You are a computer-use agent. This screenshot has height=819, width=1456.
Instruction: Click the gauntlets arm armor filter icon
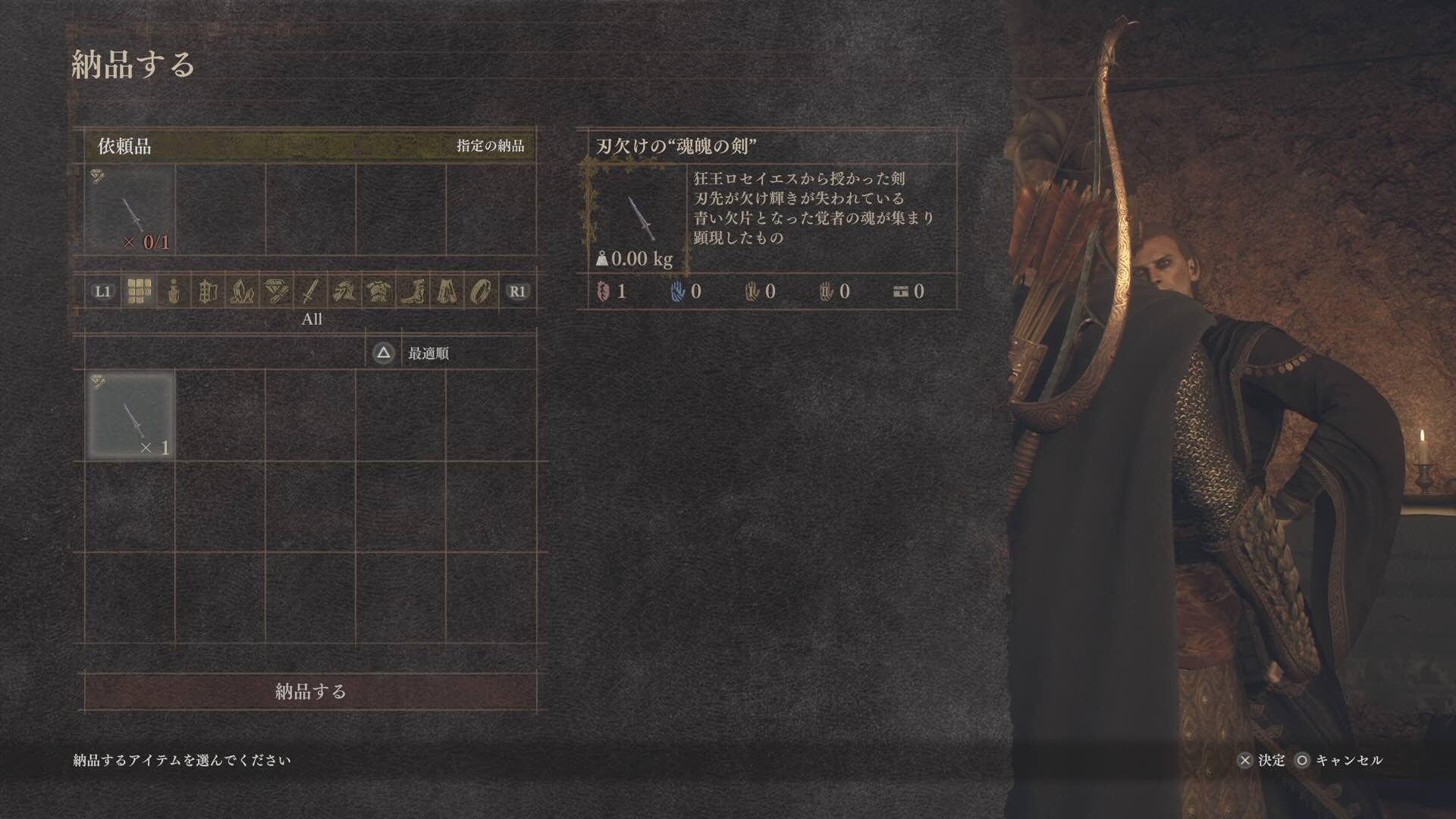tap(347, 292)
